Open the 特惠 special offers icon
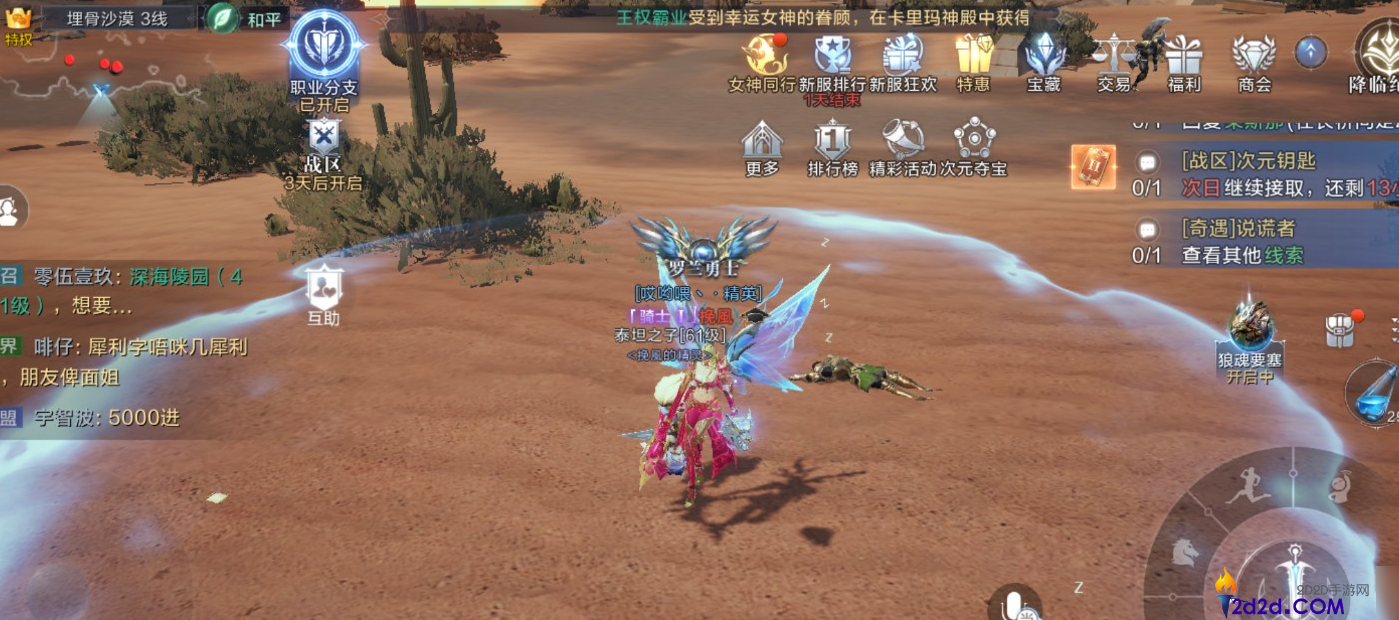The height and width of the screenshot is (620, 1399). (973, 57)
